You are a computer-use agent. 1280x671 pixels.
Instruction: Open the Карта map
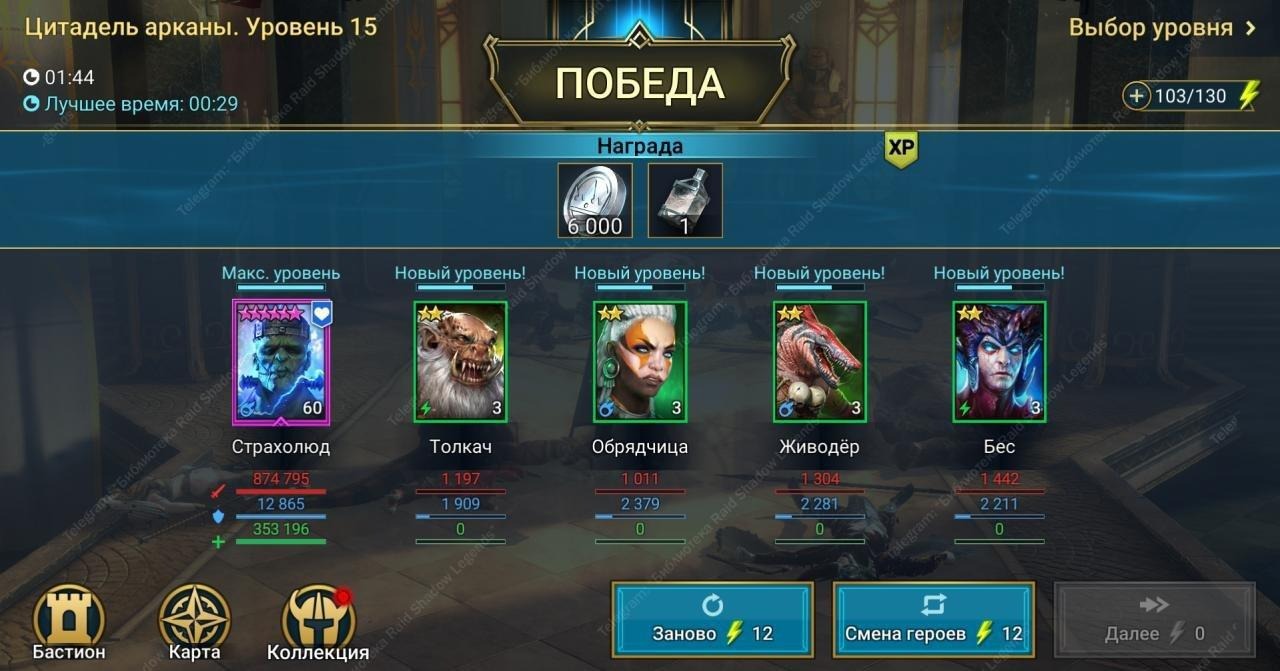click(x=194, y=622)
